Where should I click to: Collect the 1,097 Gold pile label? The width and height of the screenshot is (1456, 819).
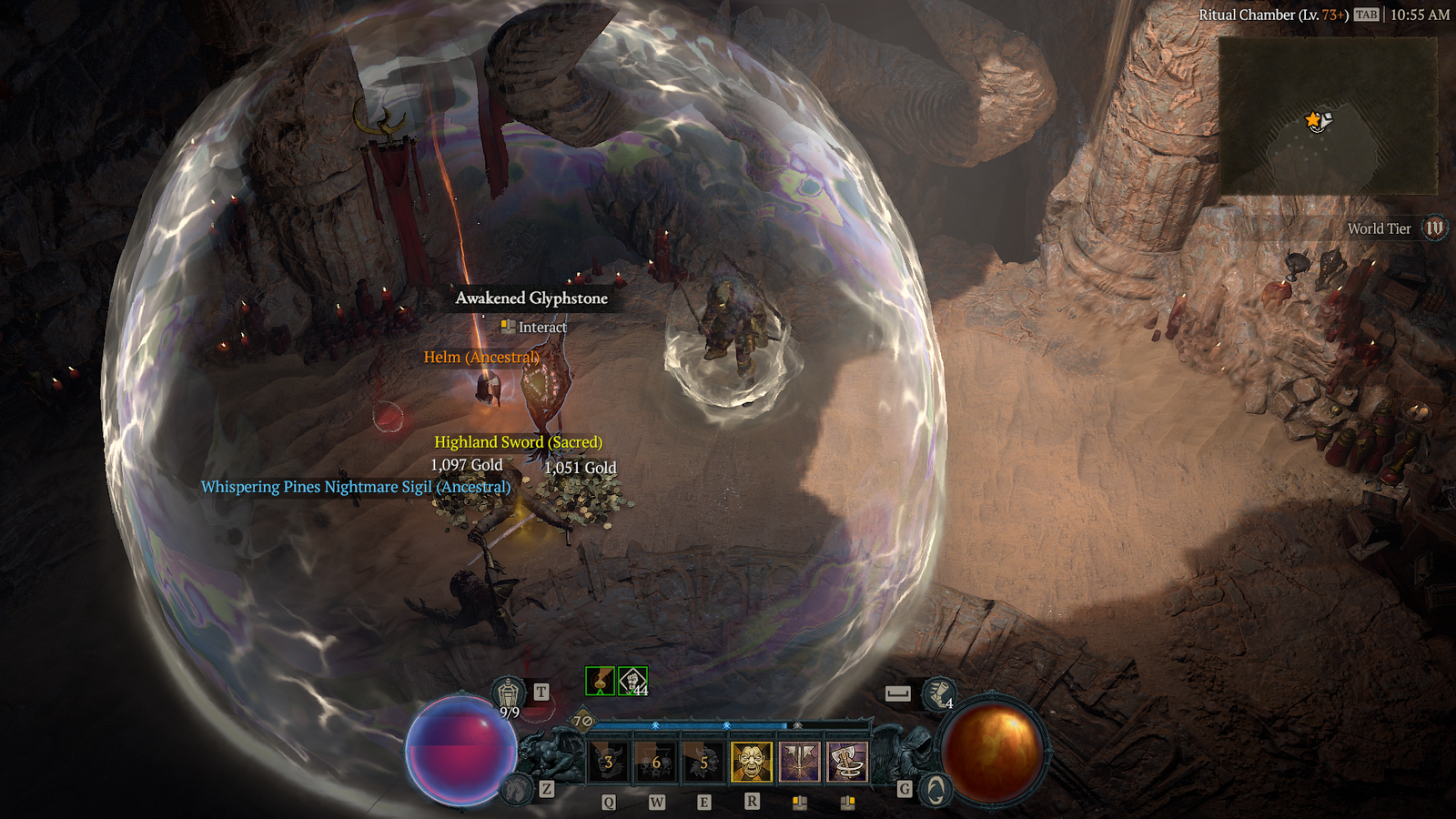point(466,465)
